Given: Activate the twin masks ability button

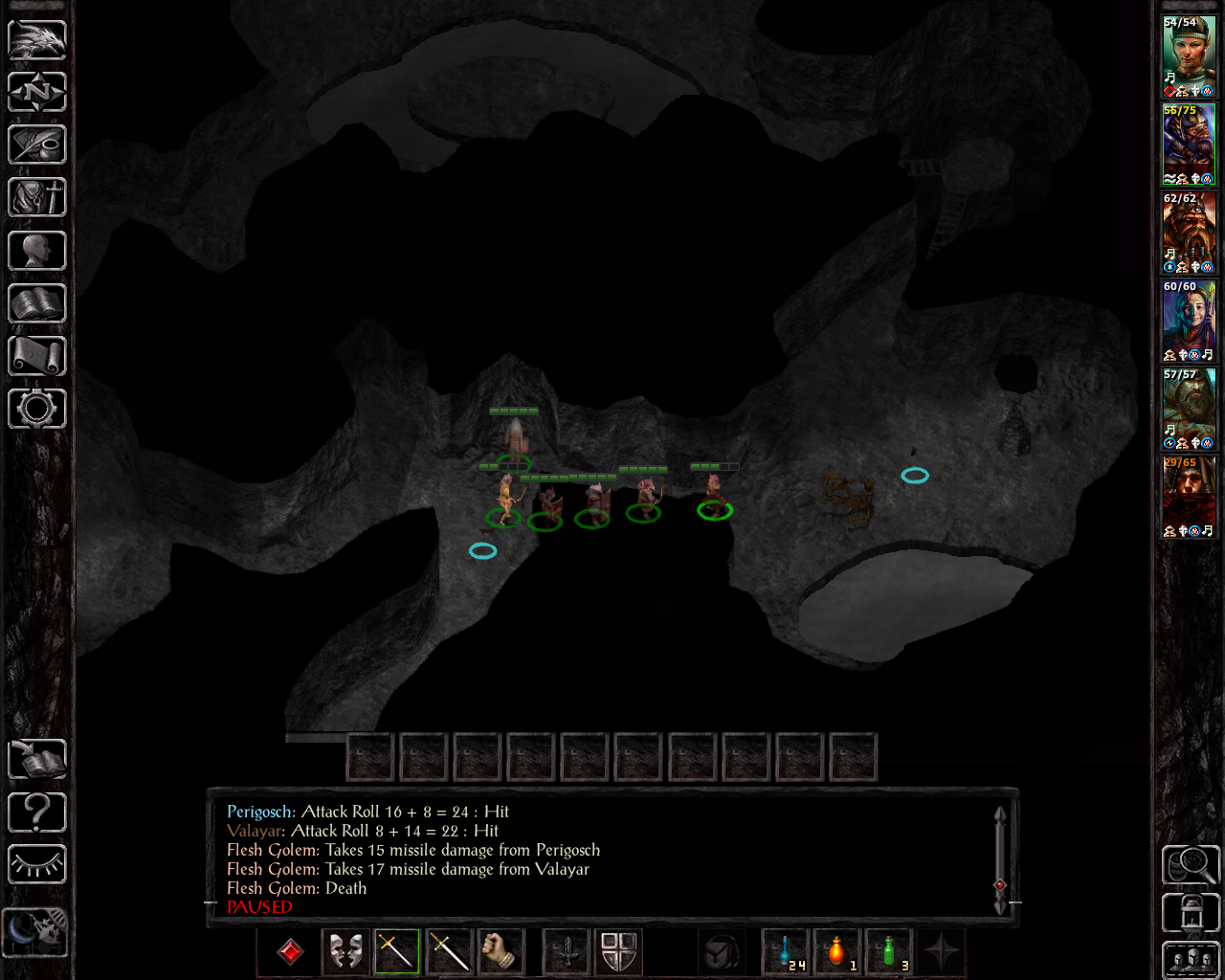Looking at the screenshot, I should [345, 952].
